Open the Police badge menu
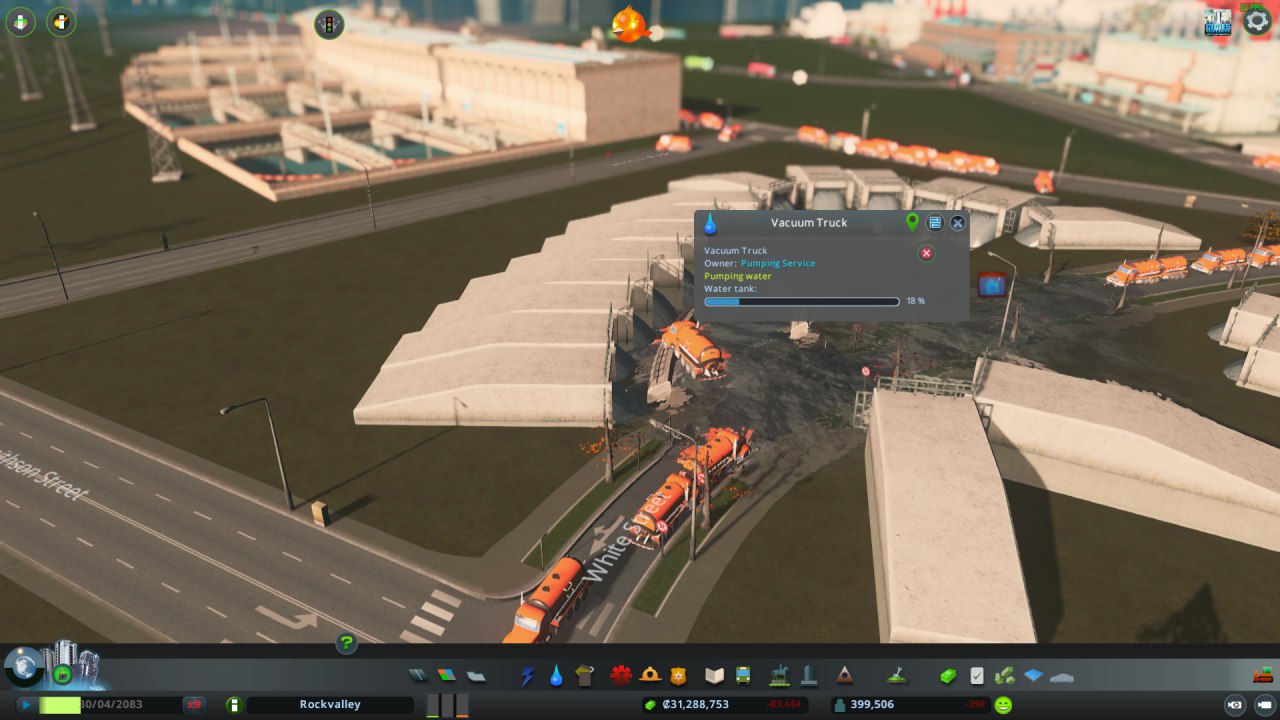This screenshot has height=720, width=1280. pyautogui.click(x=678, y=676)
